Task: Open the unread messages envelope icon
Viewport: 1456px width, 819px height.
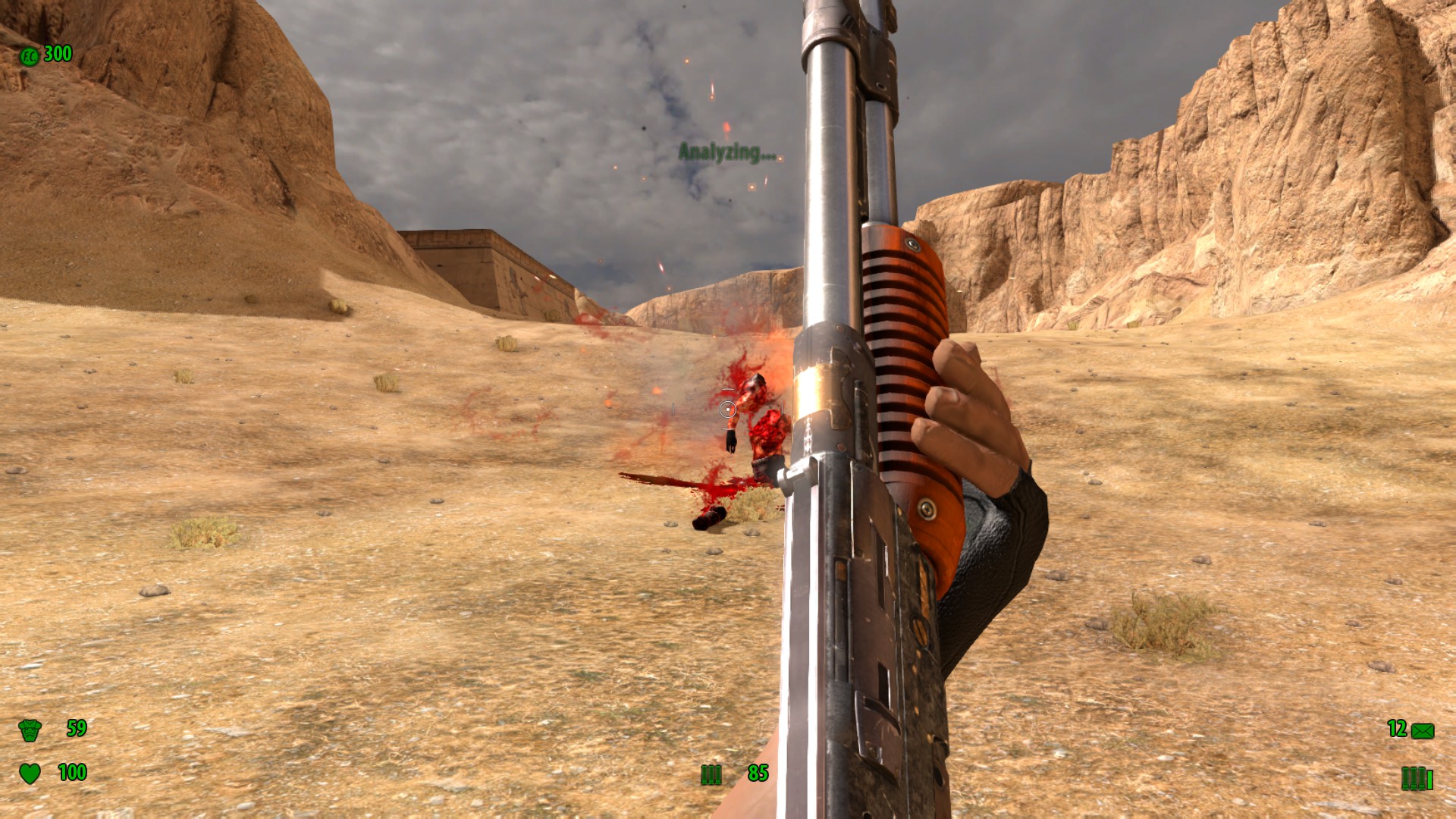Action: click(x=1423, y=731)
